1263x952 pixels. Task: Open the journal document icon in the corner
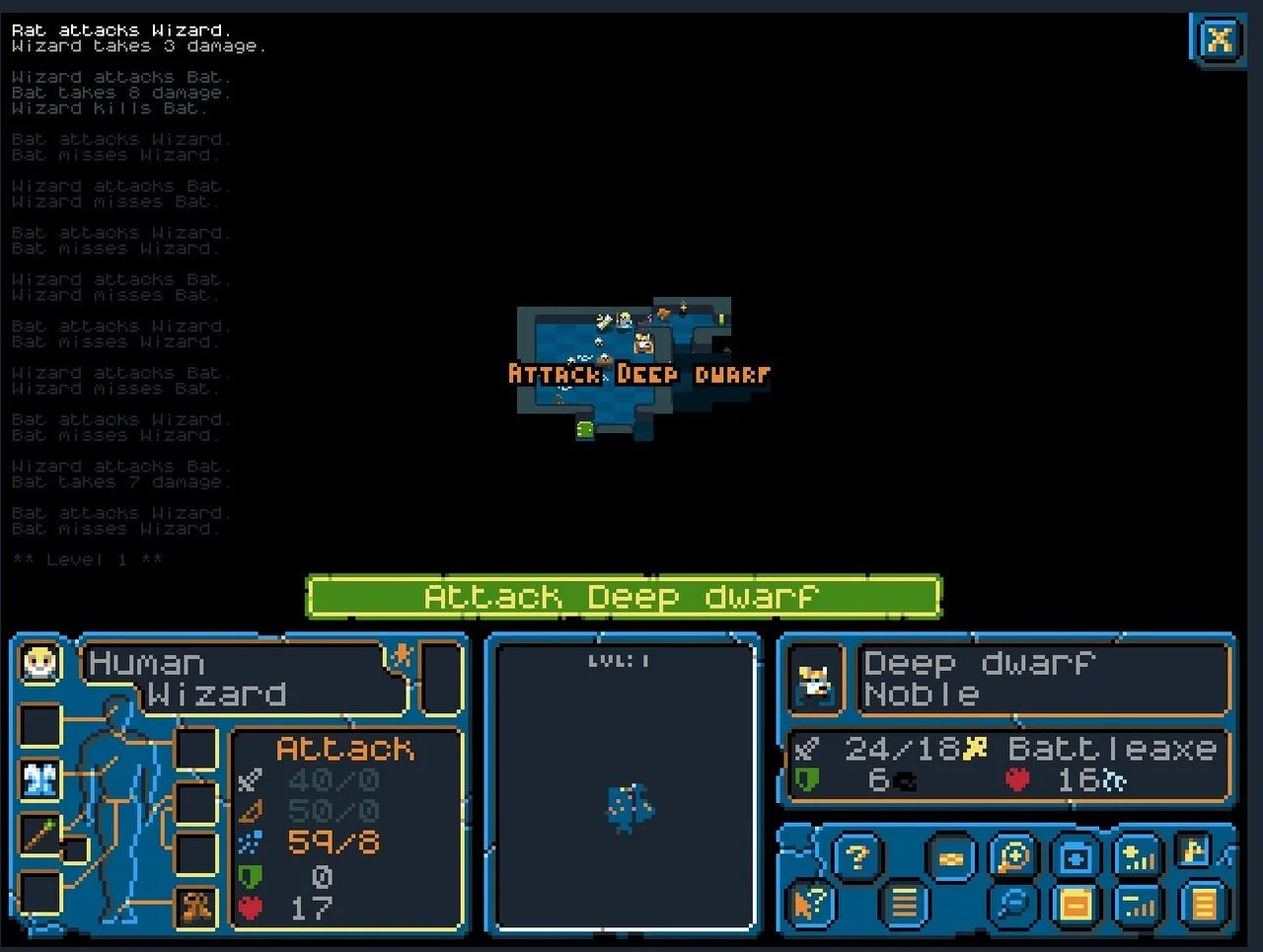(x=1202, y=906)
